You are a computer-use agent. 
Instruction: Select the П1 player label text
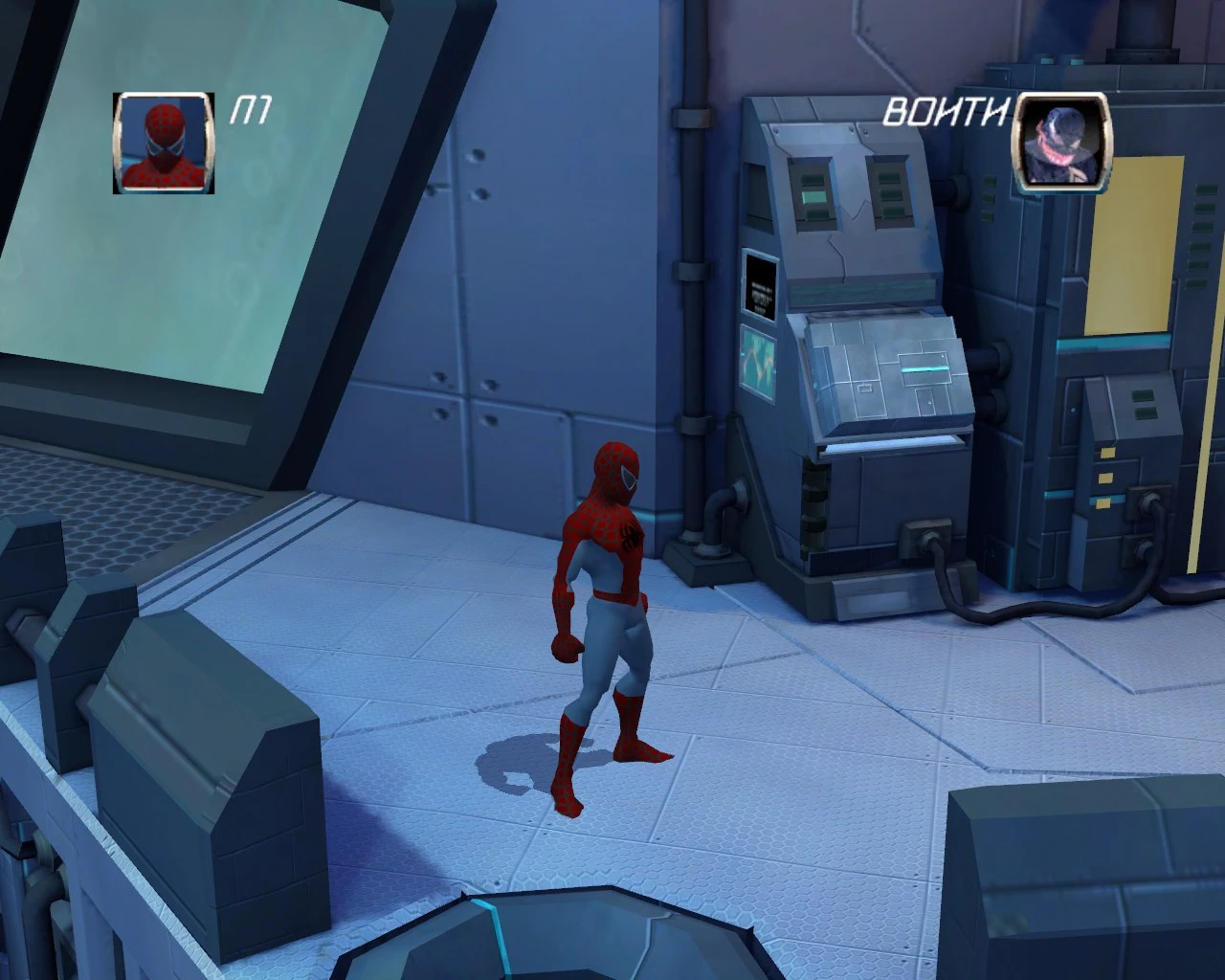click(x=251, y=108)
